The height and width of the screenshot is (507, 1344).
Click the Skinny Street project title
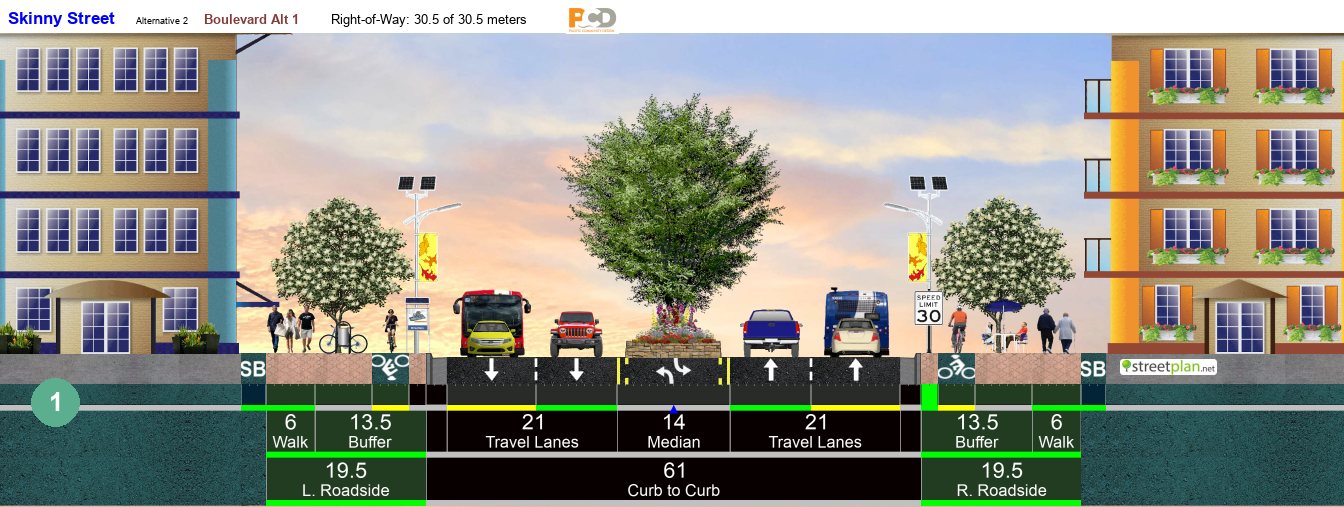[x=61, y=19]
